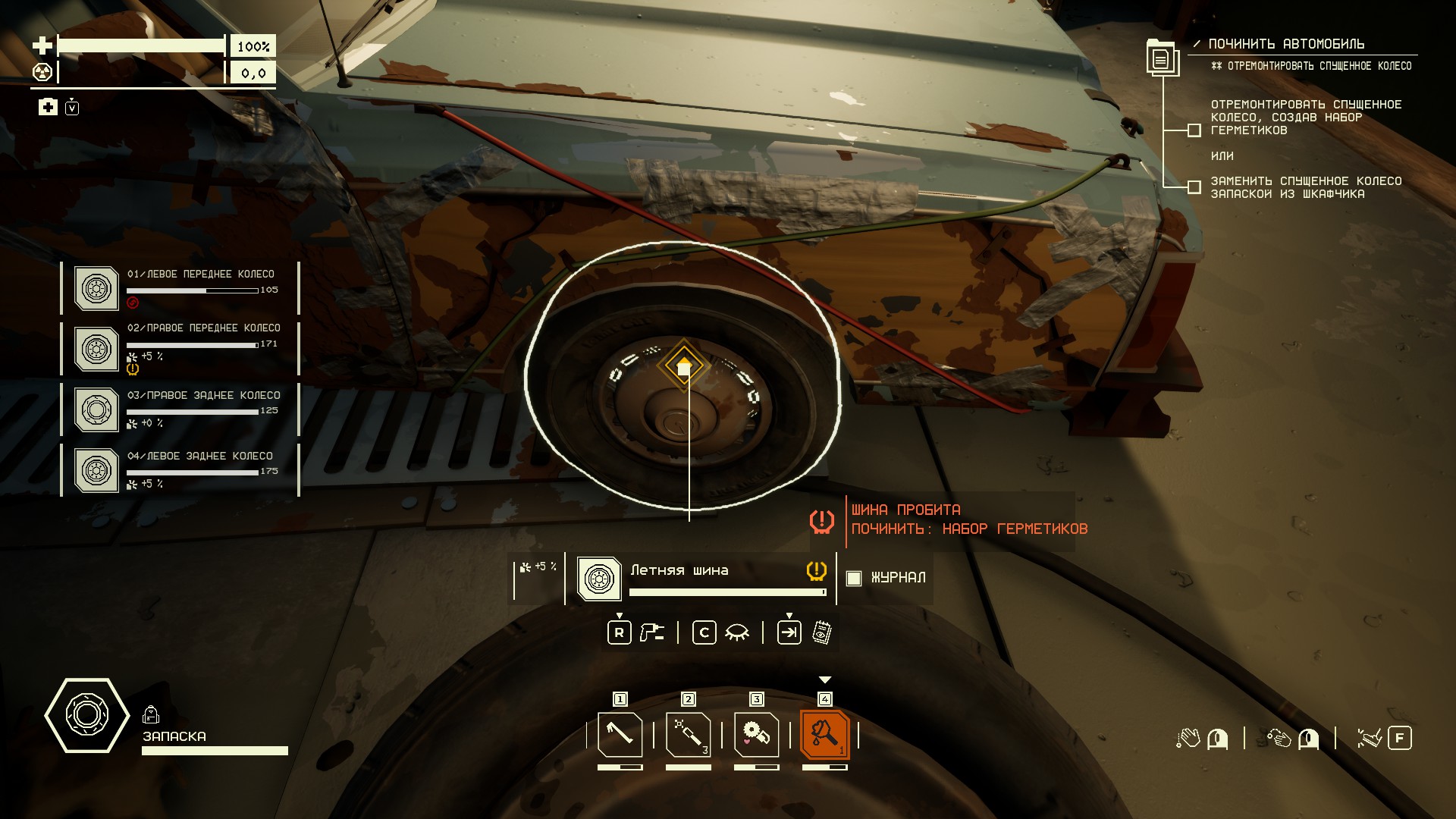Toggle the sealant kit repair objective checkbox
Image resolution: width=1456 pixels, height=819 pixels.
[x=1194, y=130]
